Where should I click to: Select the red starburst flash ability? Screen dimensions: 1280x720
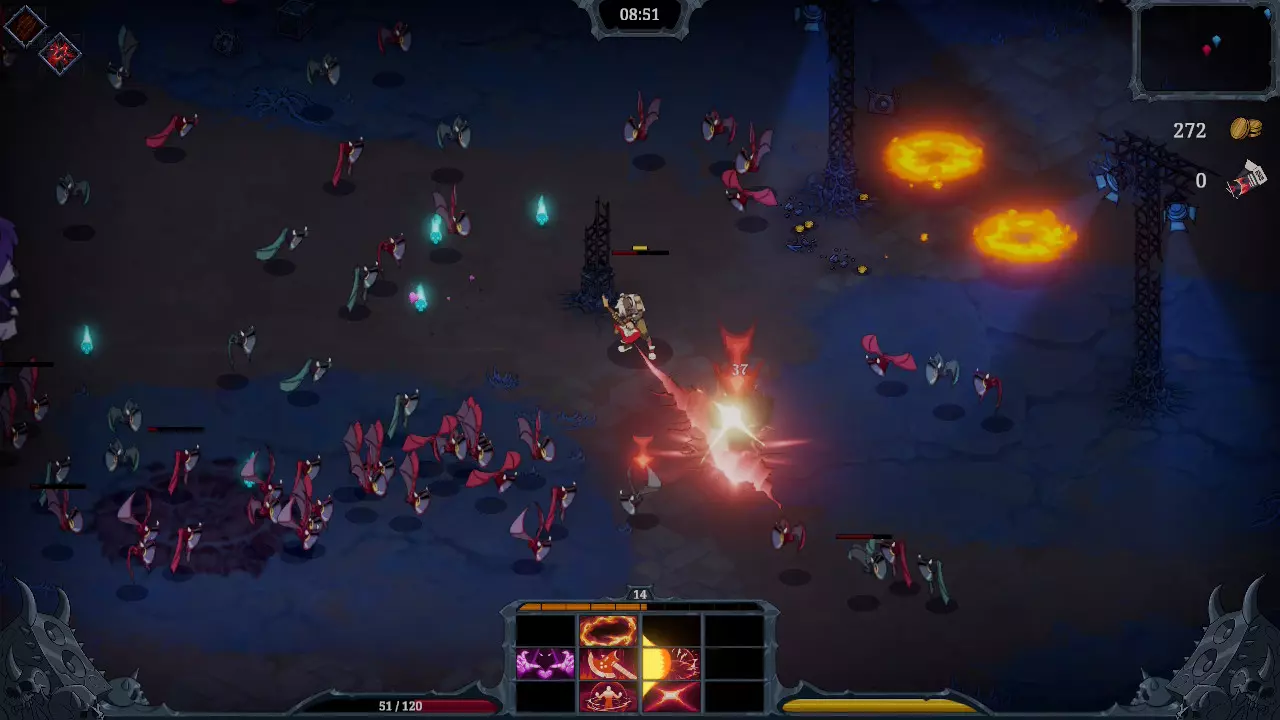[x=671, y=696]
